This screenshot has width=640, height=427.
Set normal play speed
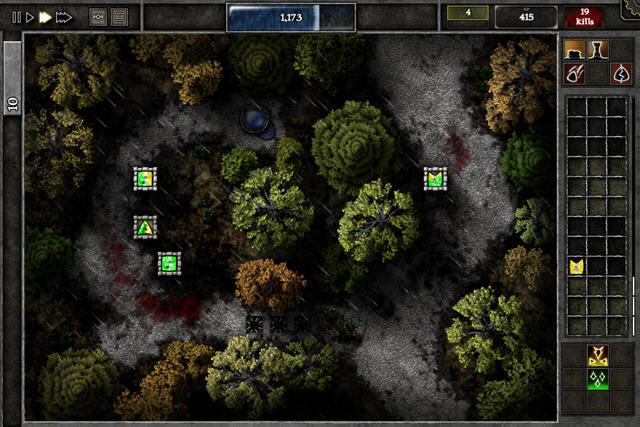point(30,17)
